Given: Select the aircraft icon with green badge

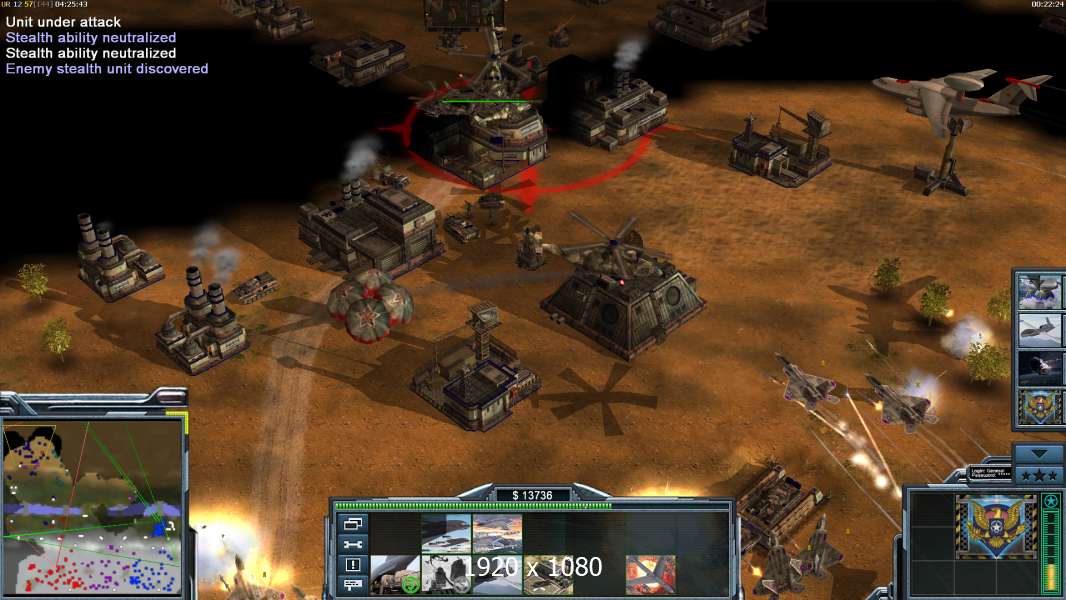Looking at the screenshot, I should (395, 575).
